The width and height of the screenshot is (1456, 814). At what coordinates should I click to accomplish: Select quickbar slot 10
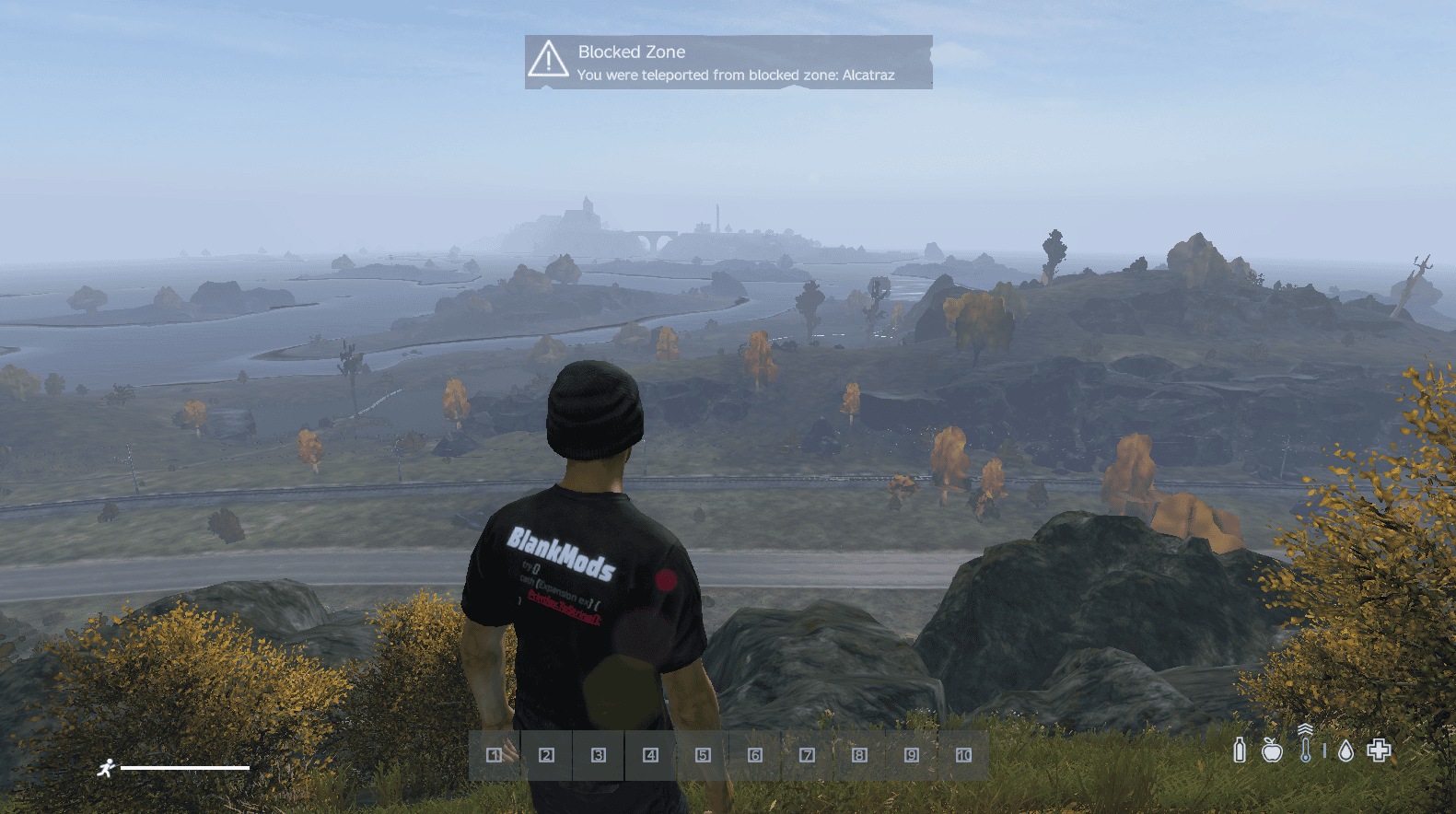[964, 755]
